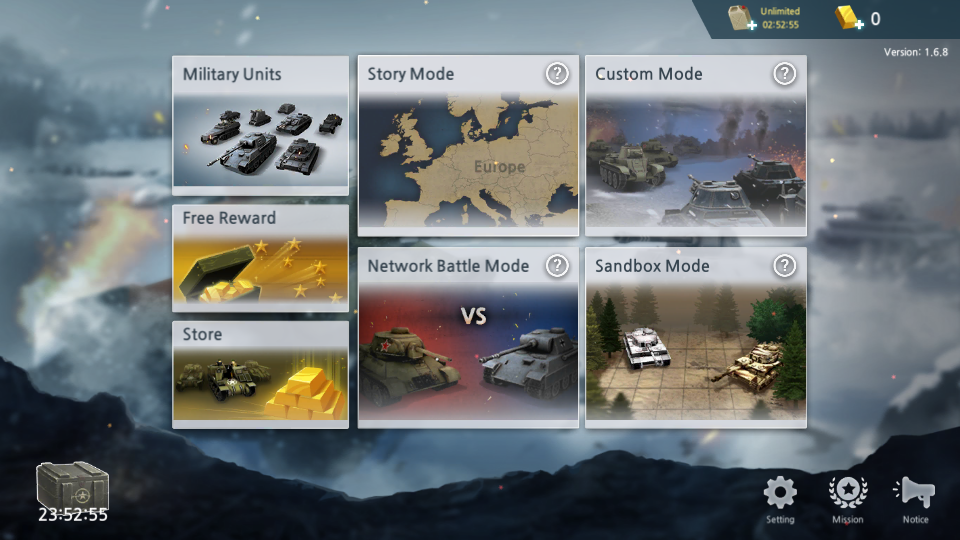This screenshot has height=540, width=960.
Task: Show help for Custom Mode
Action: (785, 73)
